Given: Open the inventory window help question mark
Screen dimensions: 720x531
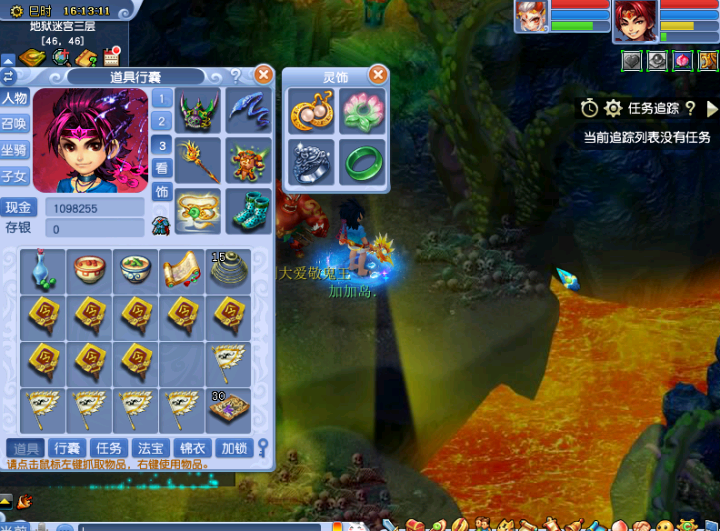Looking at the screenshot, I should click(x=235, y=75).
